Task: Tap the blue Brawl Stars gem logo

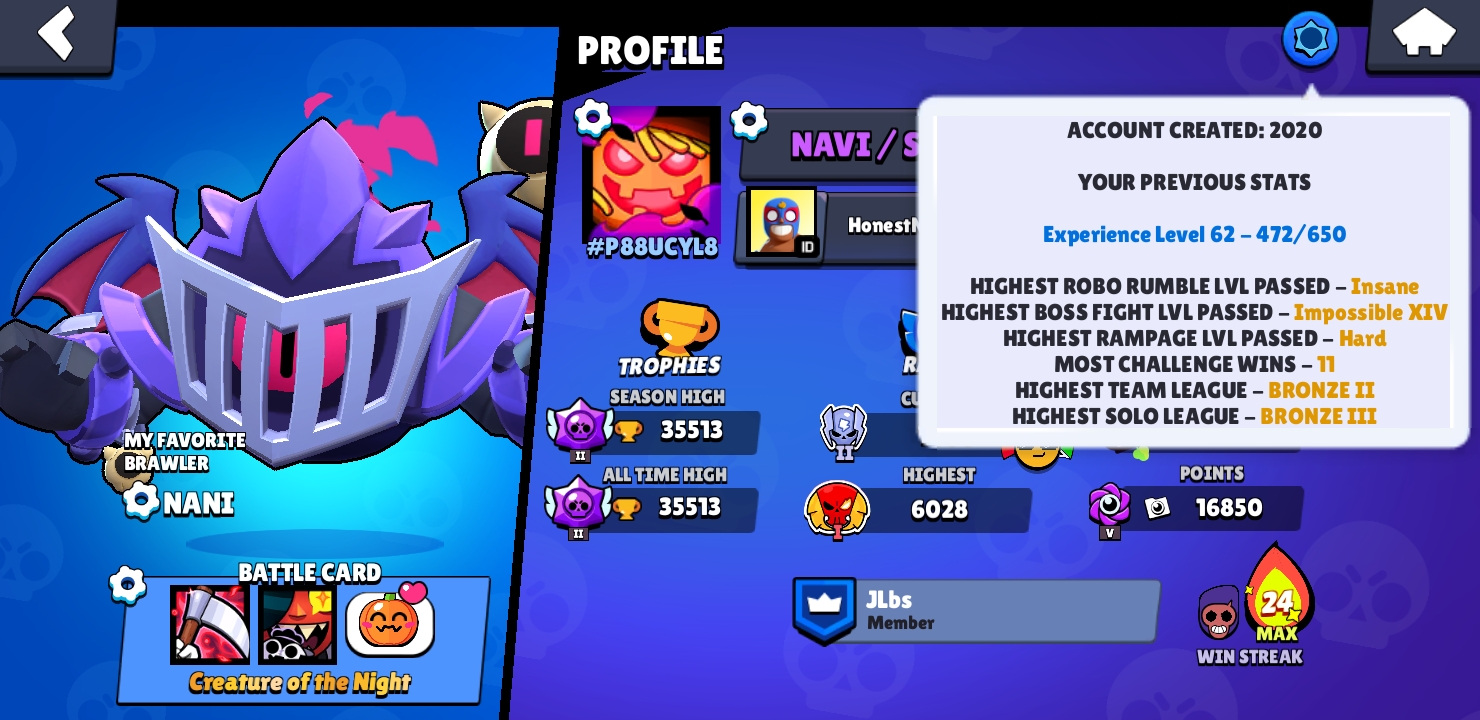Action: point(1309,39)
